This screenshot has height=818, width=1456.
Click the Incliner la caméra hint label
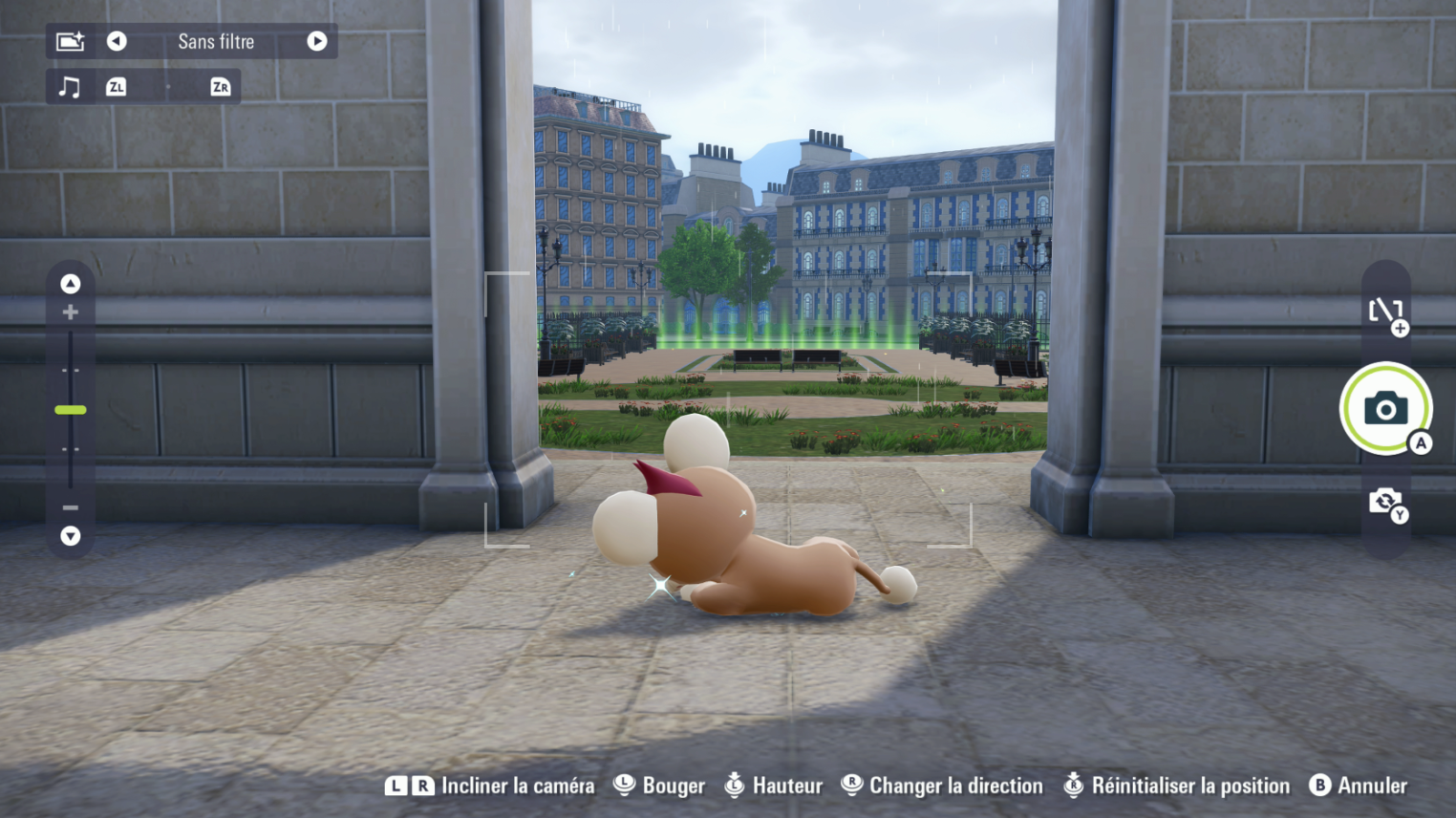tap(516, 786)
